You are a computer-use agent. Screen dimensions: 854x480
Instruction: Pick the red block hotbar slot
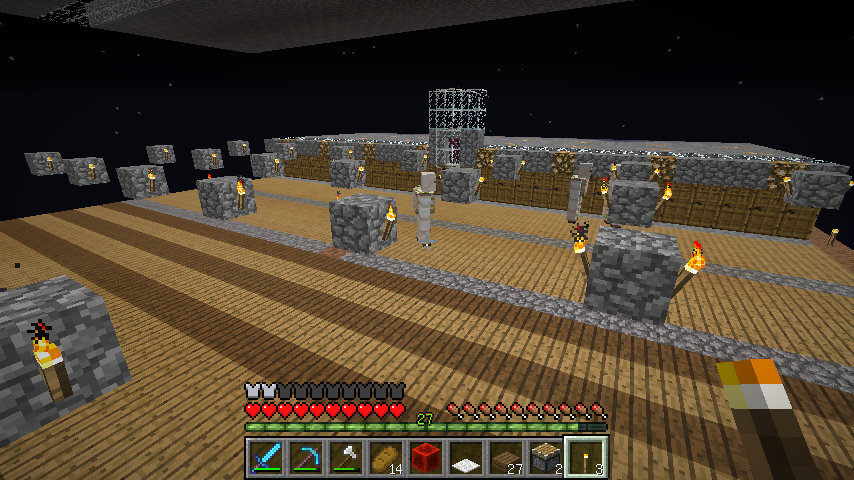(426, 458)
